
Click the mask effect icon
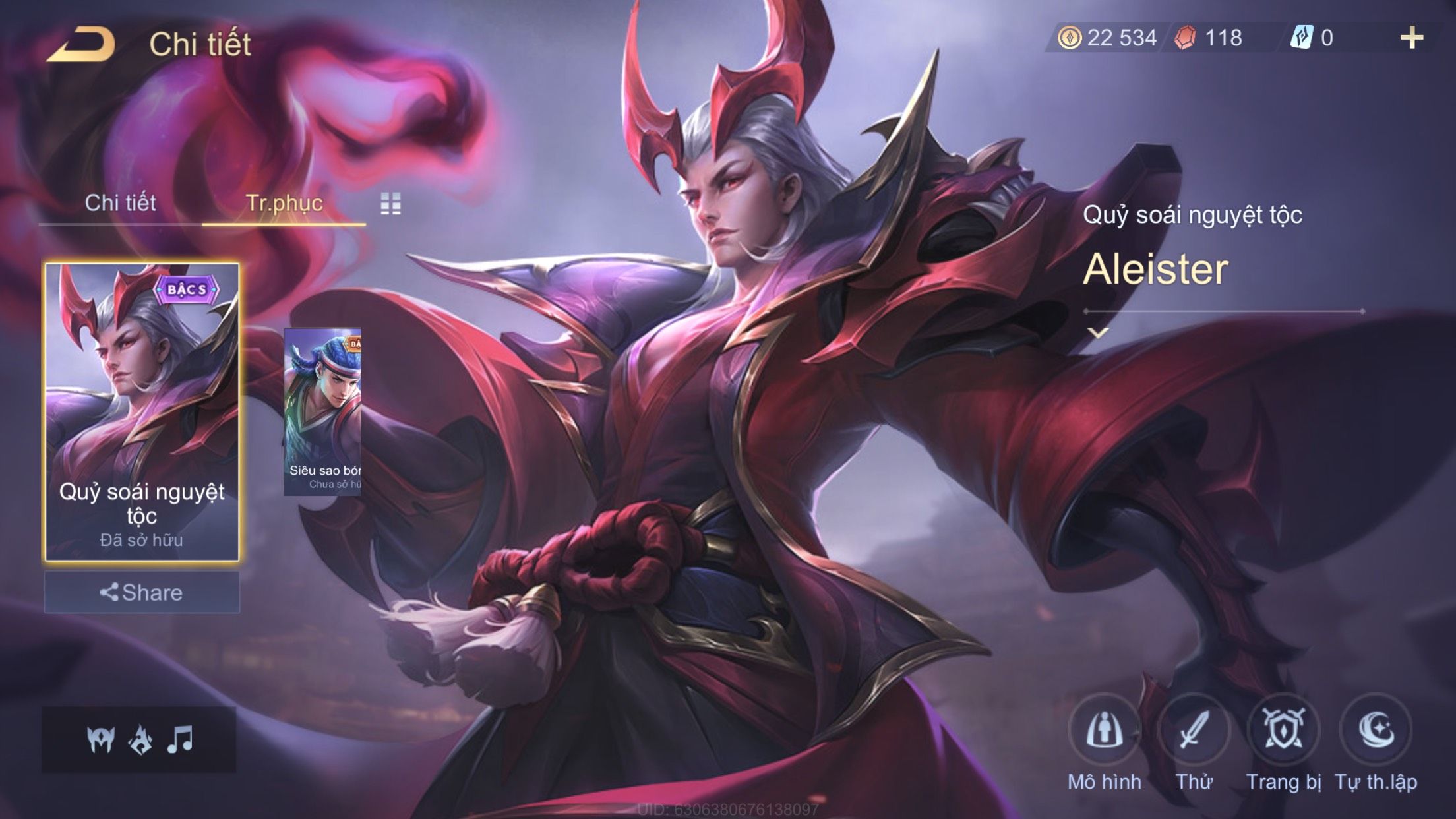point(101,739)
